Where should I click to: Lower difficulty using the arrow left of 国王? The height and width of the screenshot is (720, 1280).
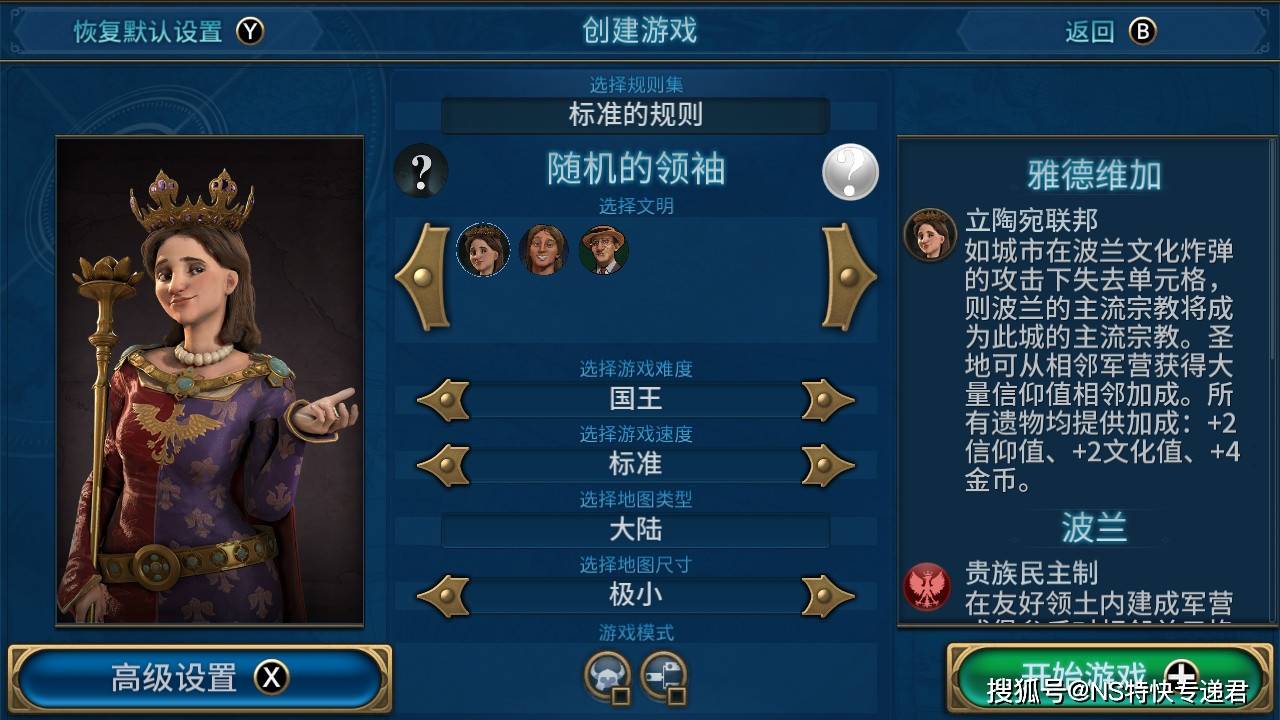tap(442, 400)
